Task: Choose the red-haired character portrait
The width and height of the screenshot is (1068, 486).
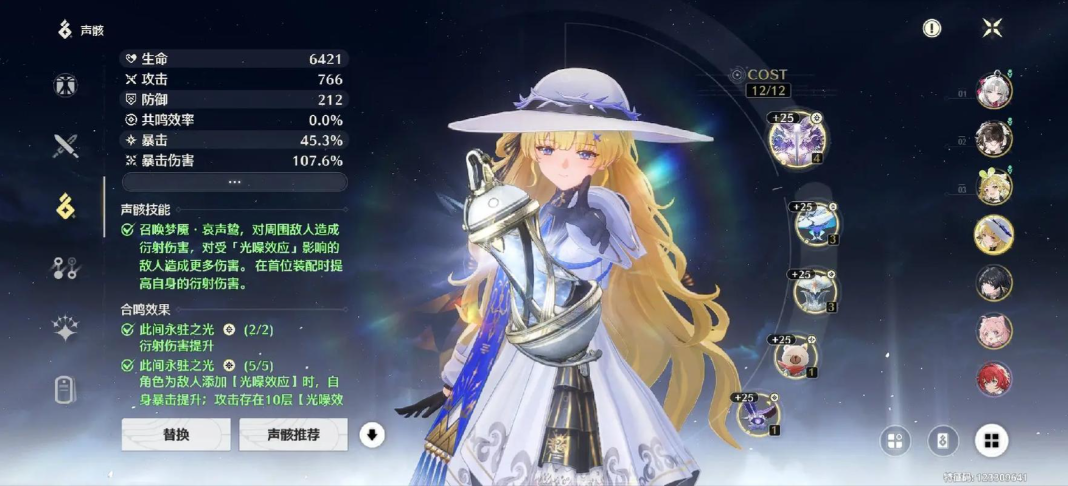Action: [x=994, y=379]
